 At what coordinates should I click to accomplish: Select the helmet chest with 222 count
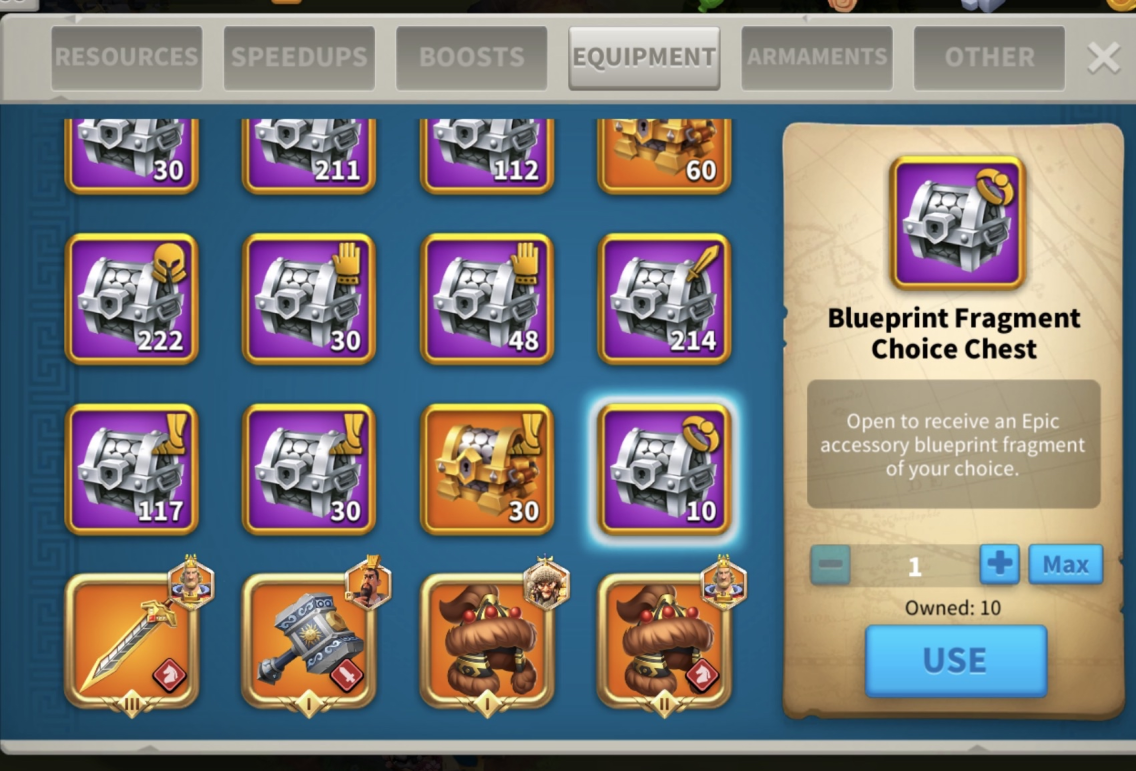132,299
